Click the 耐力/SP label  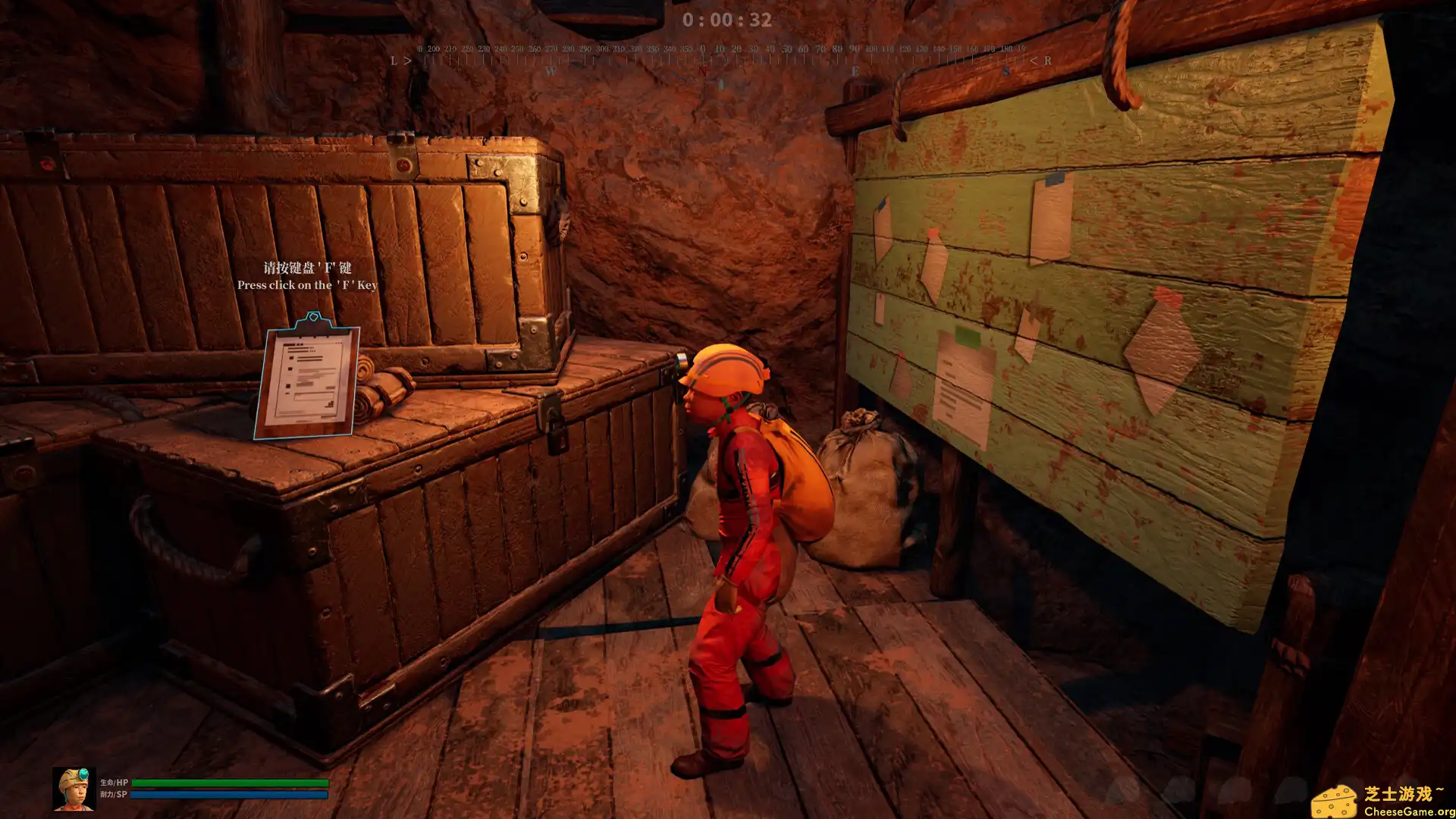tap(112, 793)
